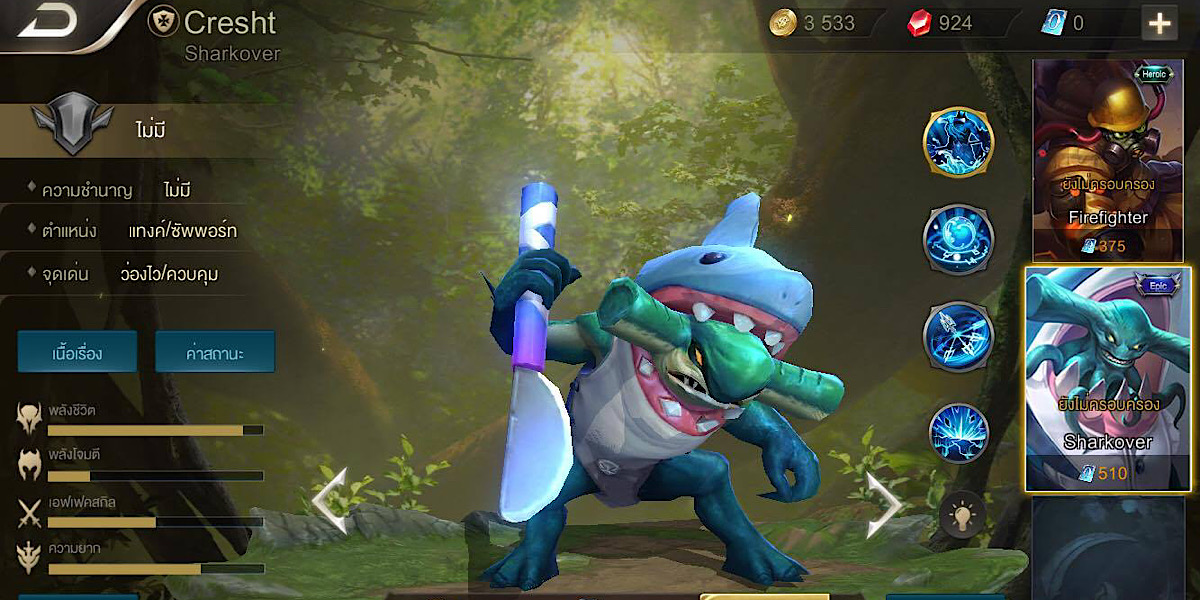Open the ค่าสถานะ stats button
Screen dimensions: 1200x600
[215, 352]
